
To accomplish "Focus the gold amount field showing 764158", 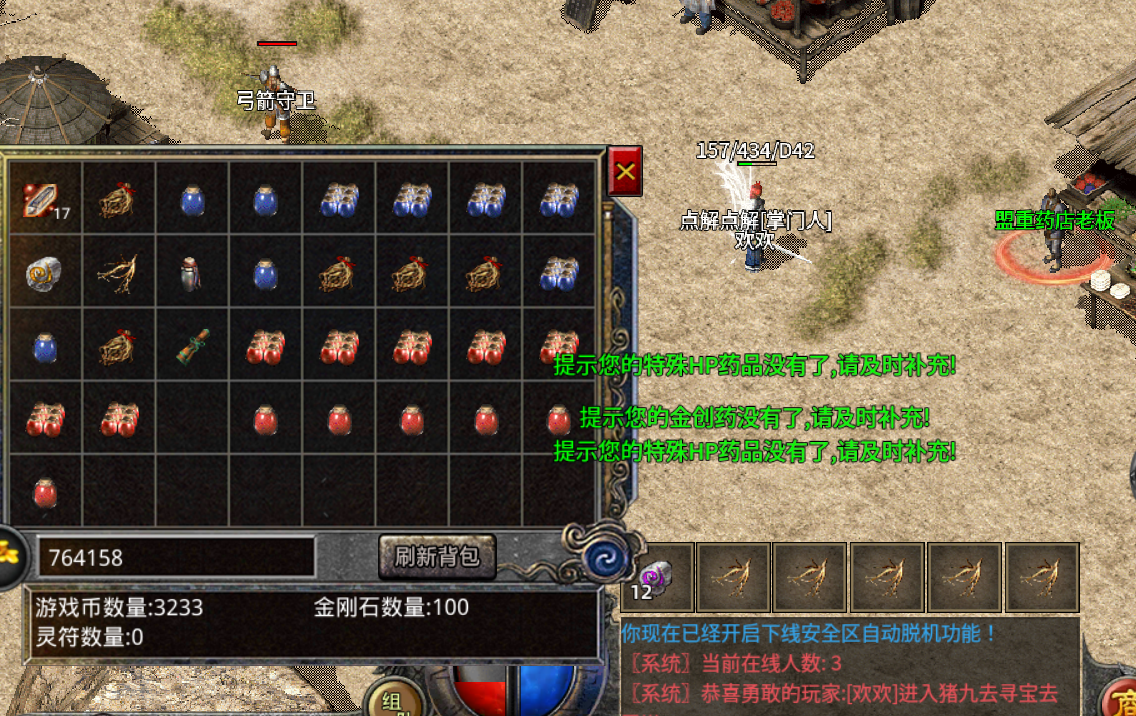I will [176, 557].
